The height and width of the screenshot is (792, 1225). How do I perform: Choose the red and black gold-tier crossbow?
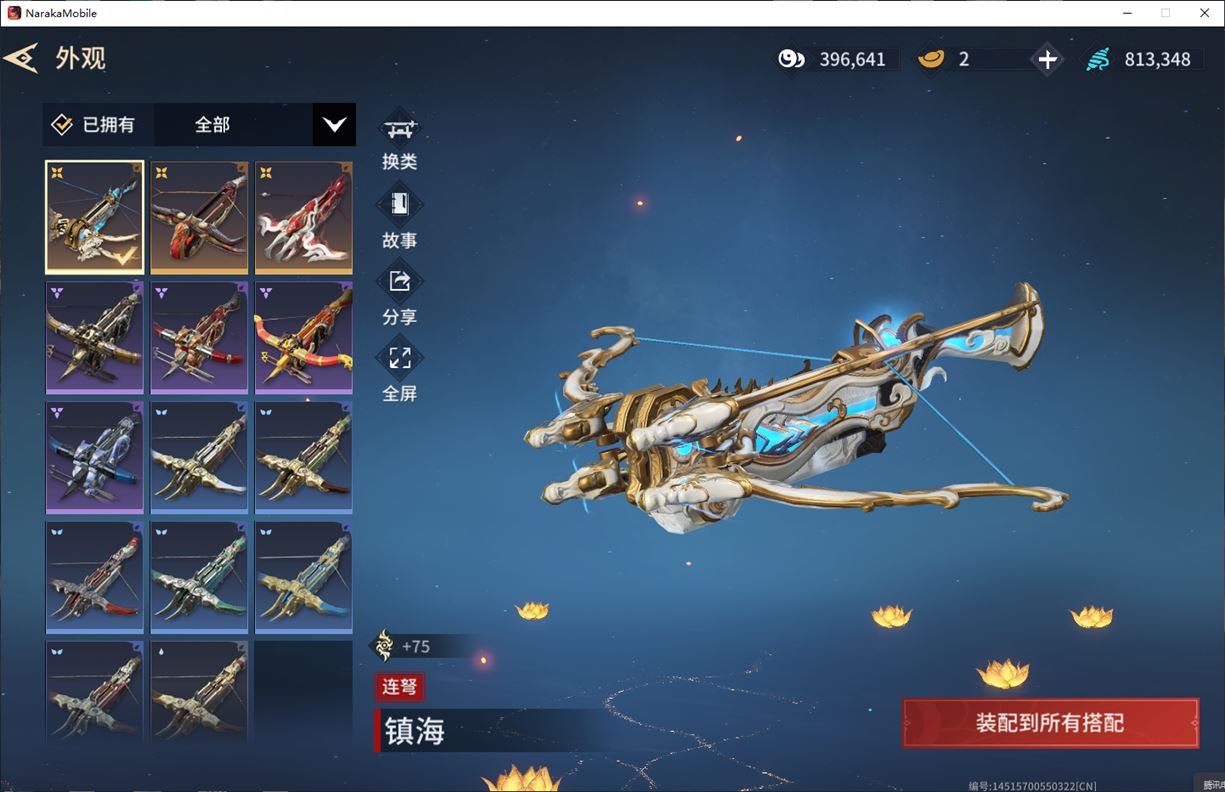tap(199, 217)
